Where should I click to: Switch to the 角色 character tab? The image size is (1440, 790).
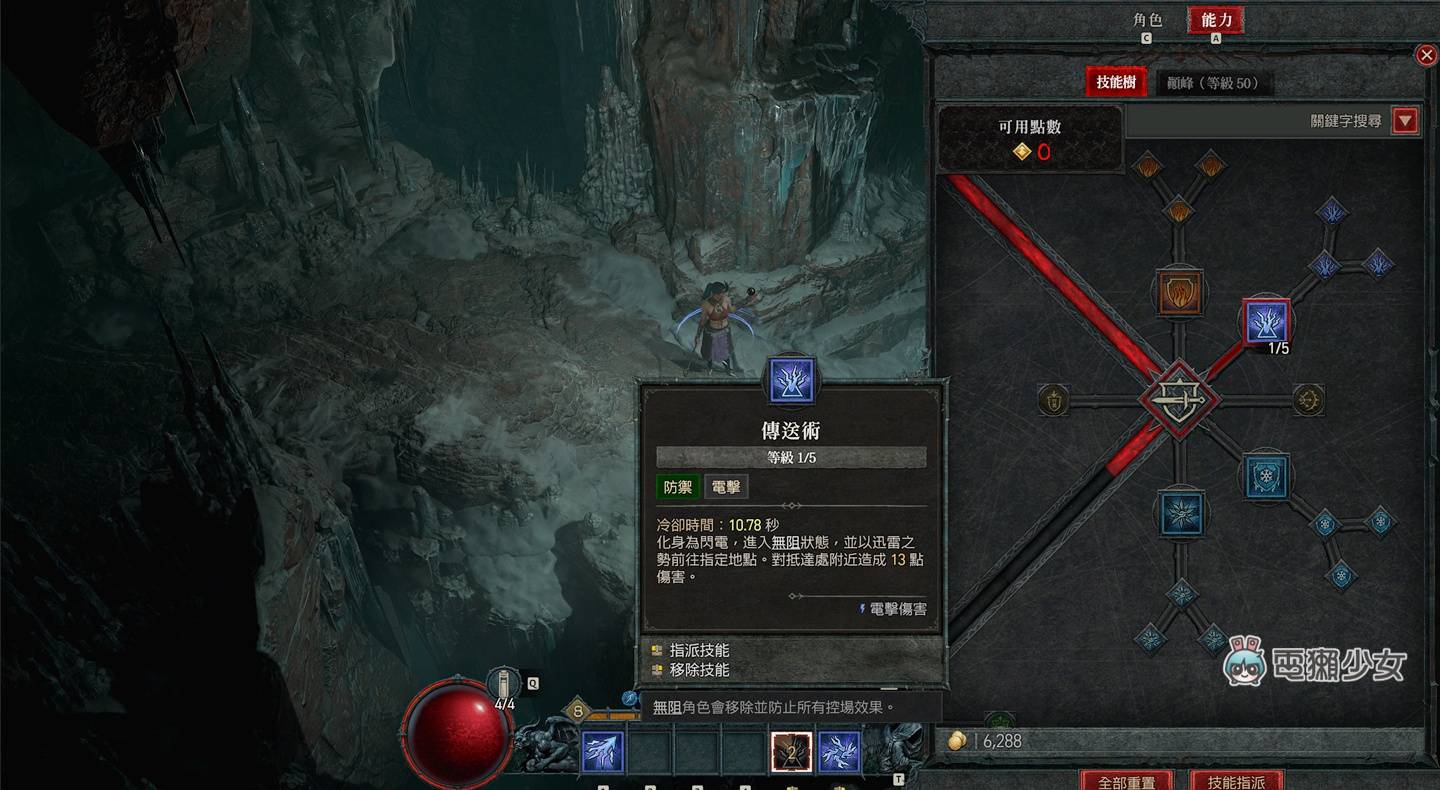tap(1147, 20)
